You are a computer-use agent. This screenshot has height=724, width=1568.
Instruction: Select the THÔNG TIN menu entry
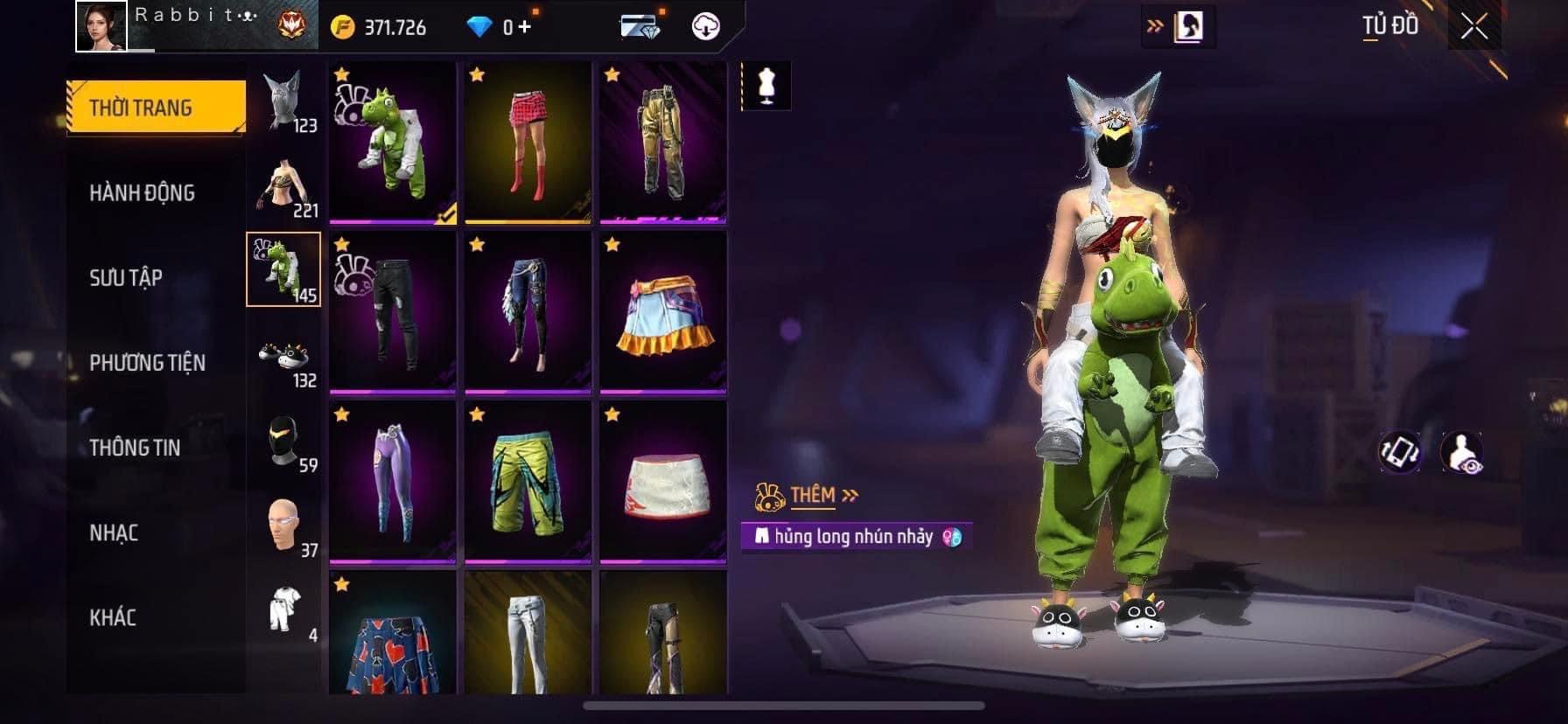tap(135, 447)
